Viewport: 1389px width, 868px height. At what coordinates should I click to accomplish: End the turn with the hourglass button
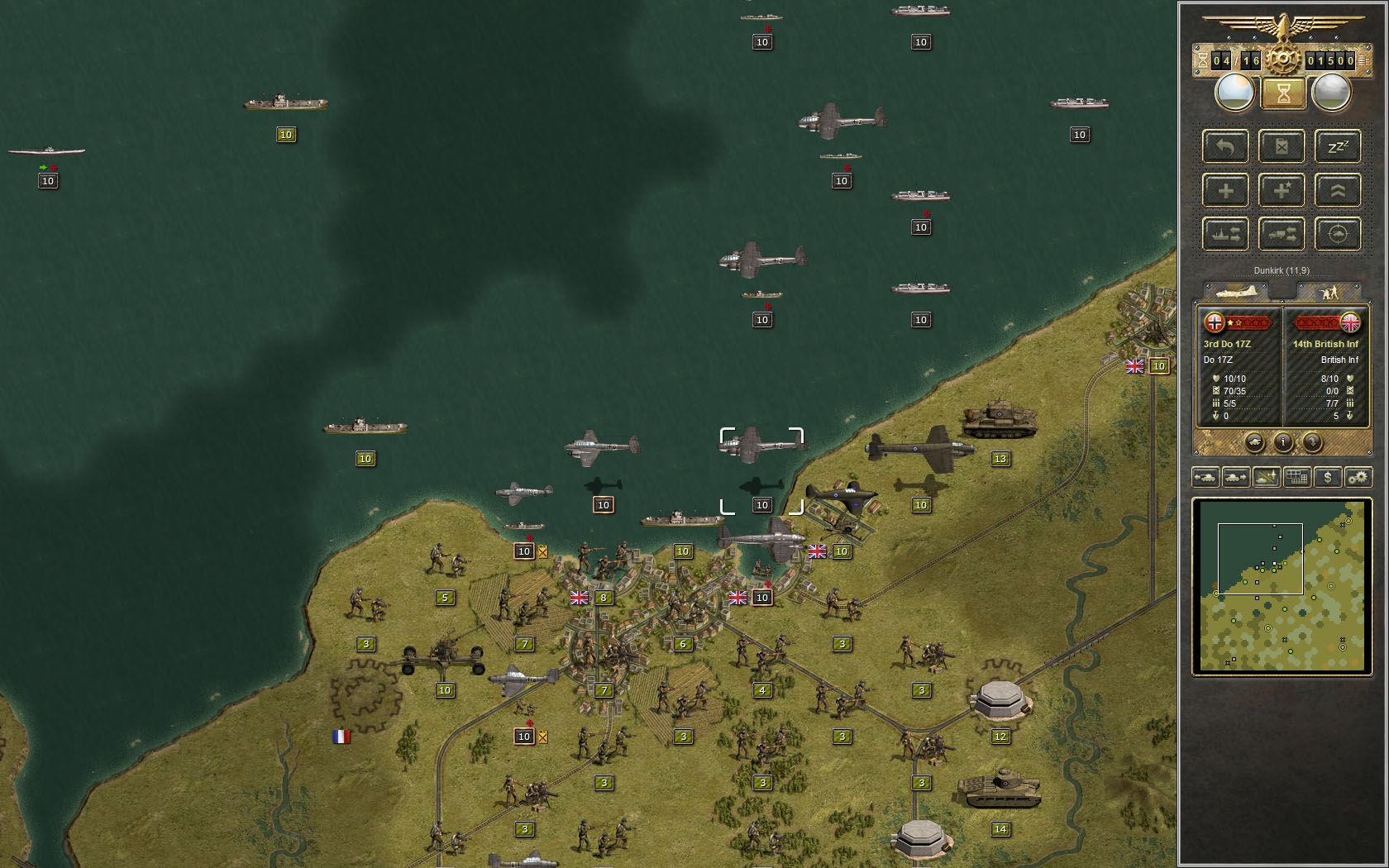1283,93
